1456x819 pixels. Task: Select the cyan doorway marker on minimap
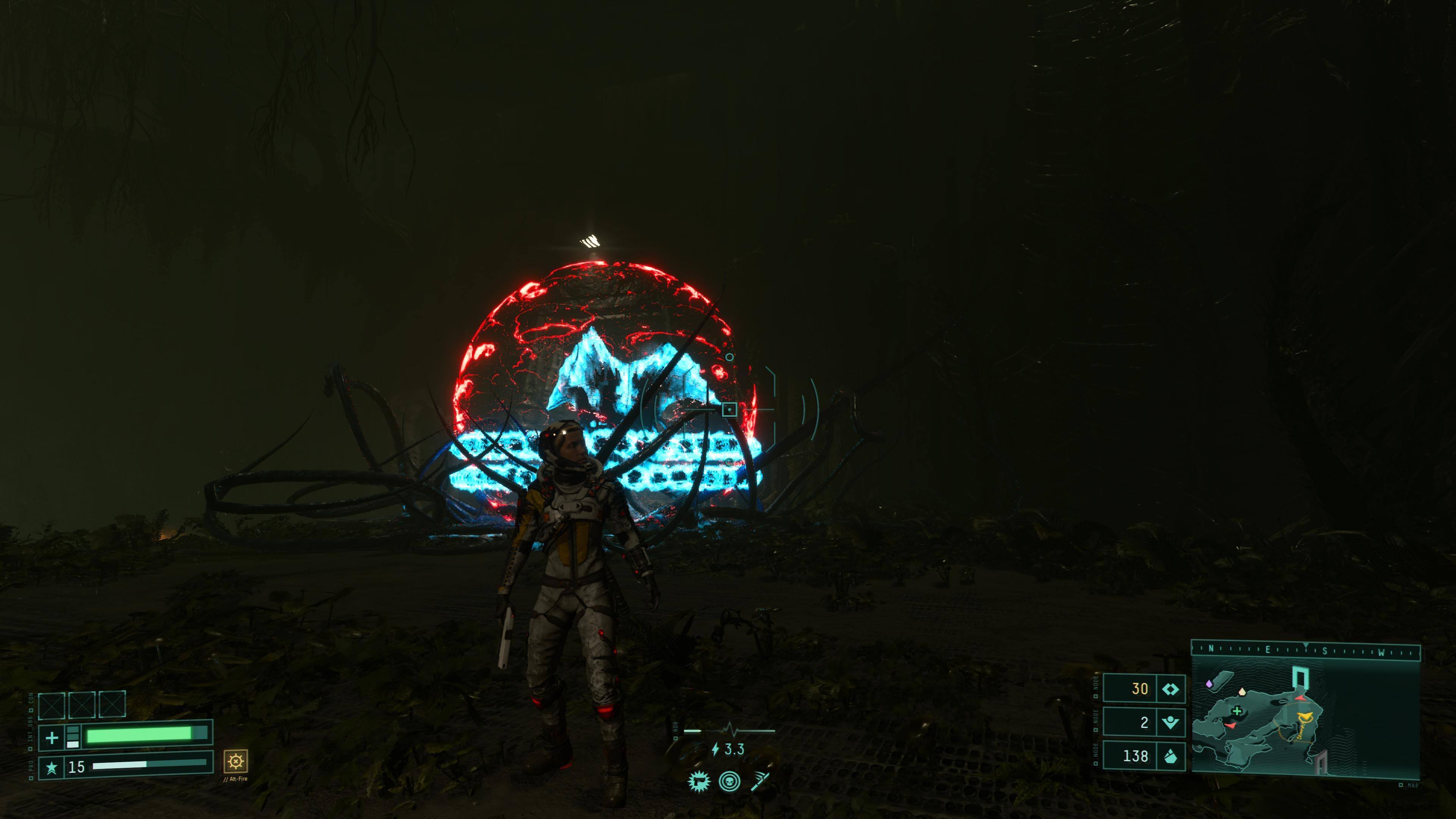(1301, 677)
